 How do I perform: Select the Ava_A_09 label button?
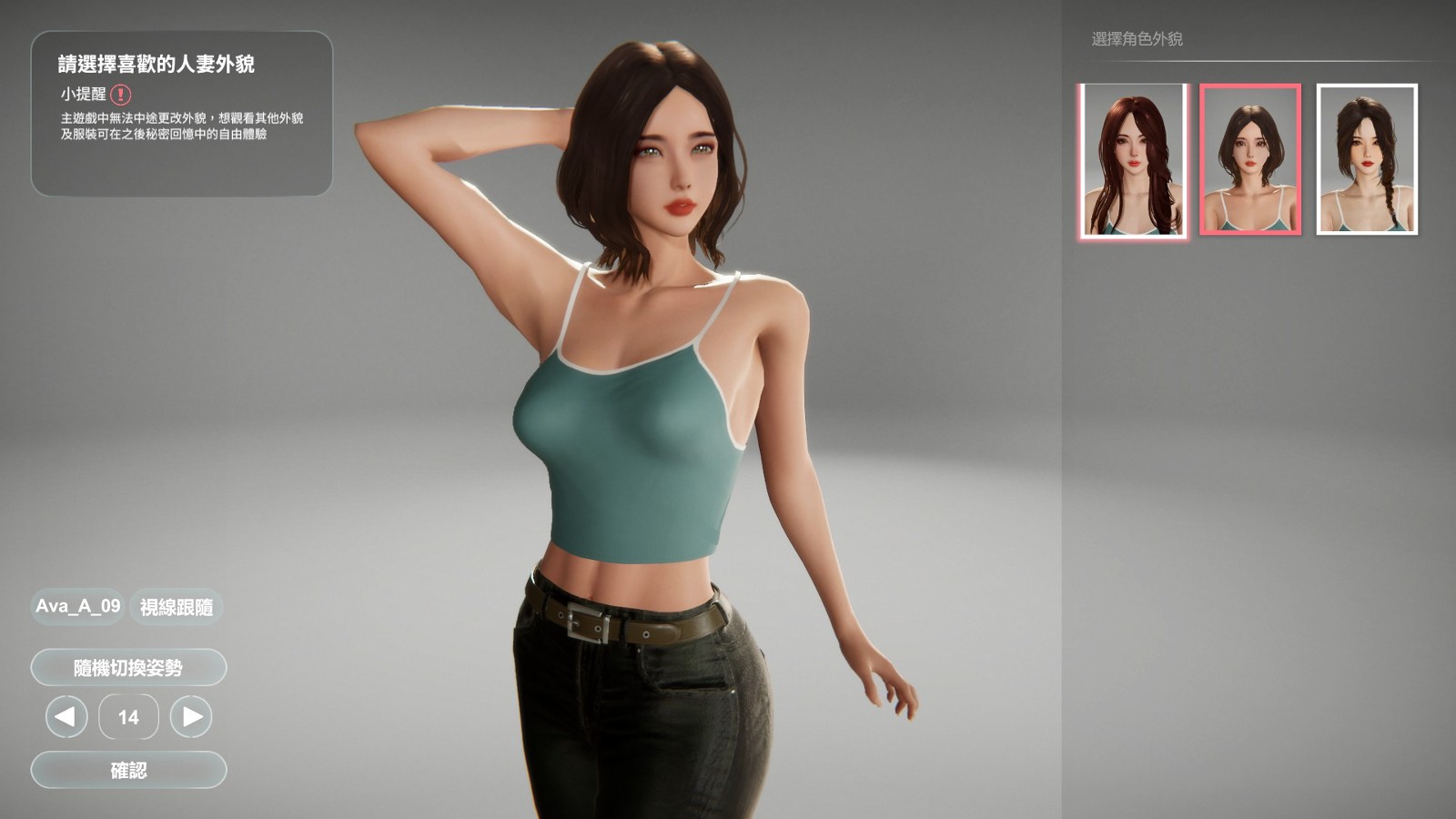(77, 606)
